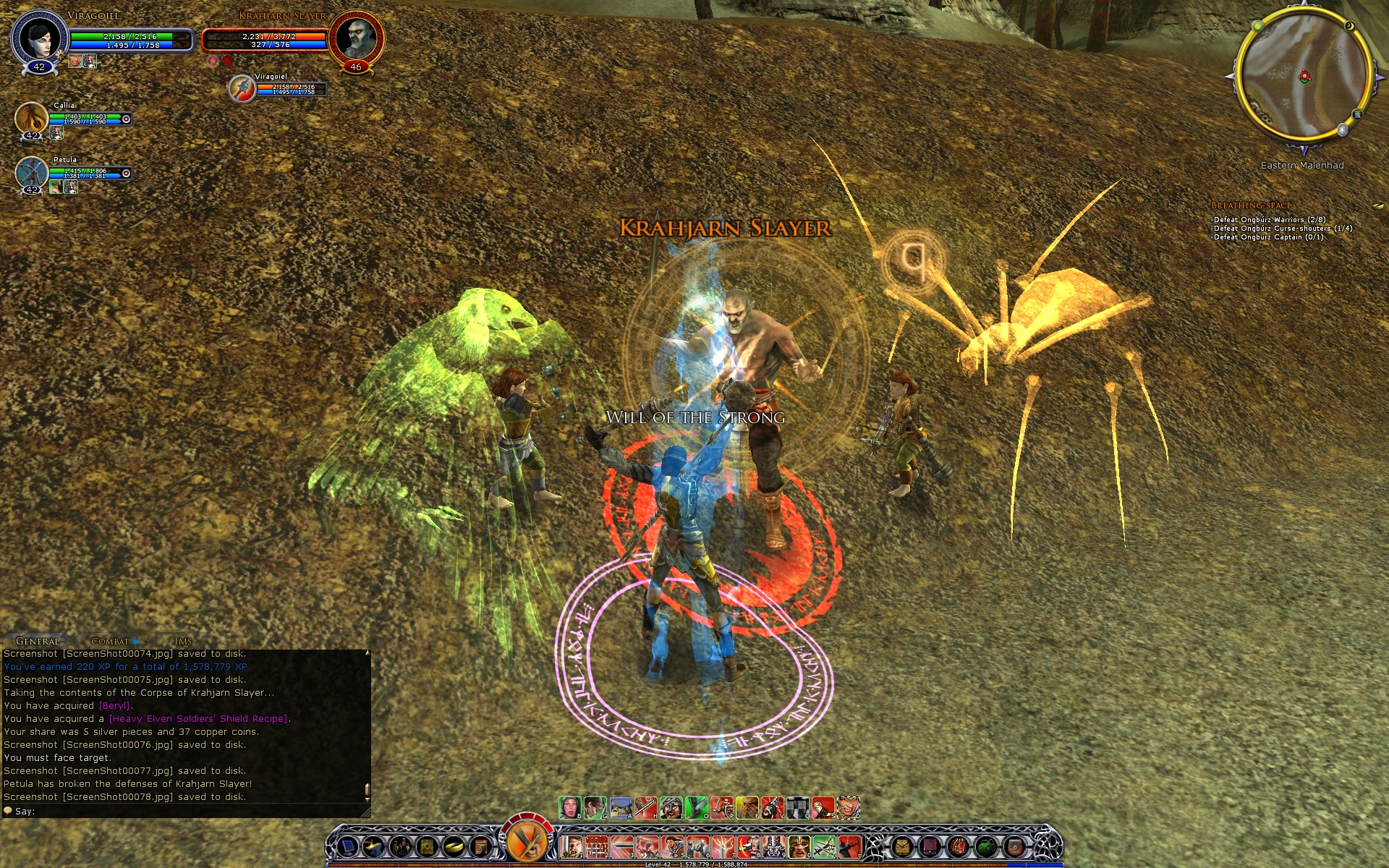Click the Krahjarn Slayer target portrait

tap(356, 38)
